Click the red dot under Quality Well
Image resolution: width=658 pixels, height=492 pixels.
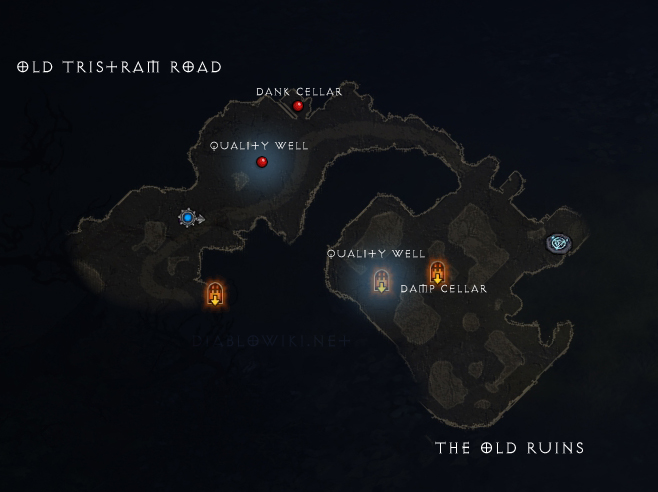(x=262, y=162)
